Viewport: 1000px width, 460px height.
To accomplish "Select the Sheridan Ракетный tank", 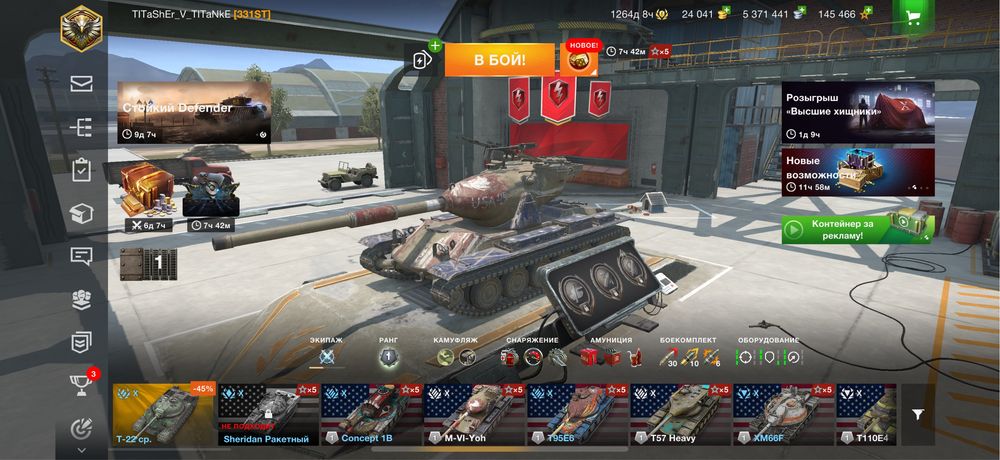I will 268,413.
